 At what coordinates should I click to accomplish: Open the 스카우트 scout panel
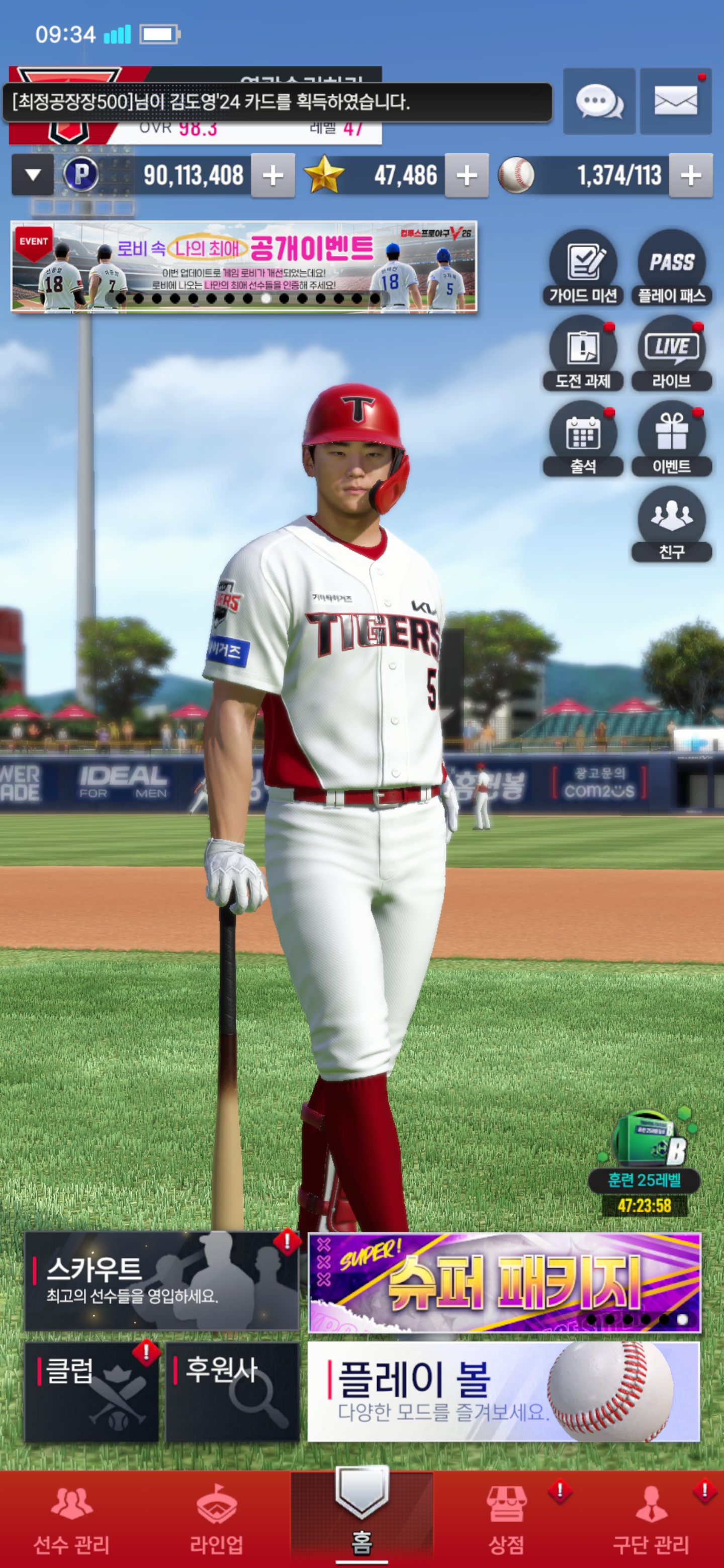coord(161,1281)
